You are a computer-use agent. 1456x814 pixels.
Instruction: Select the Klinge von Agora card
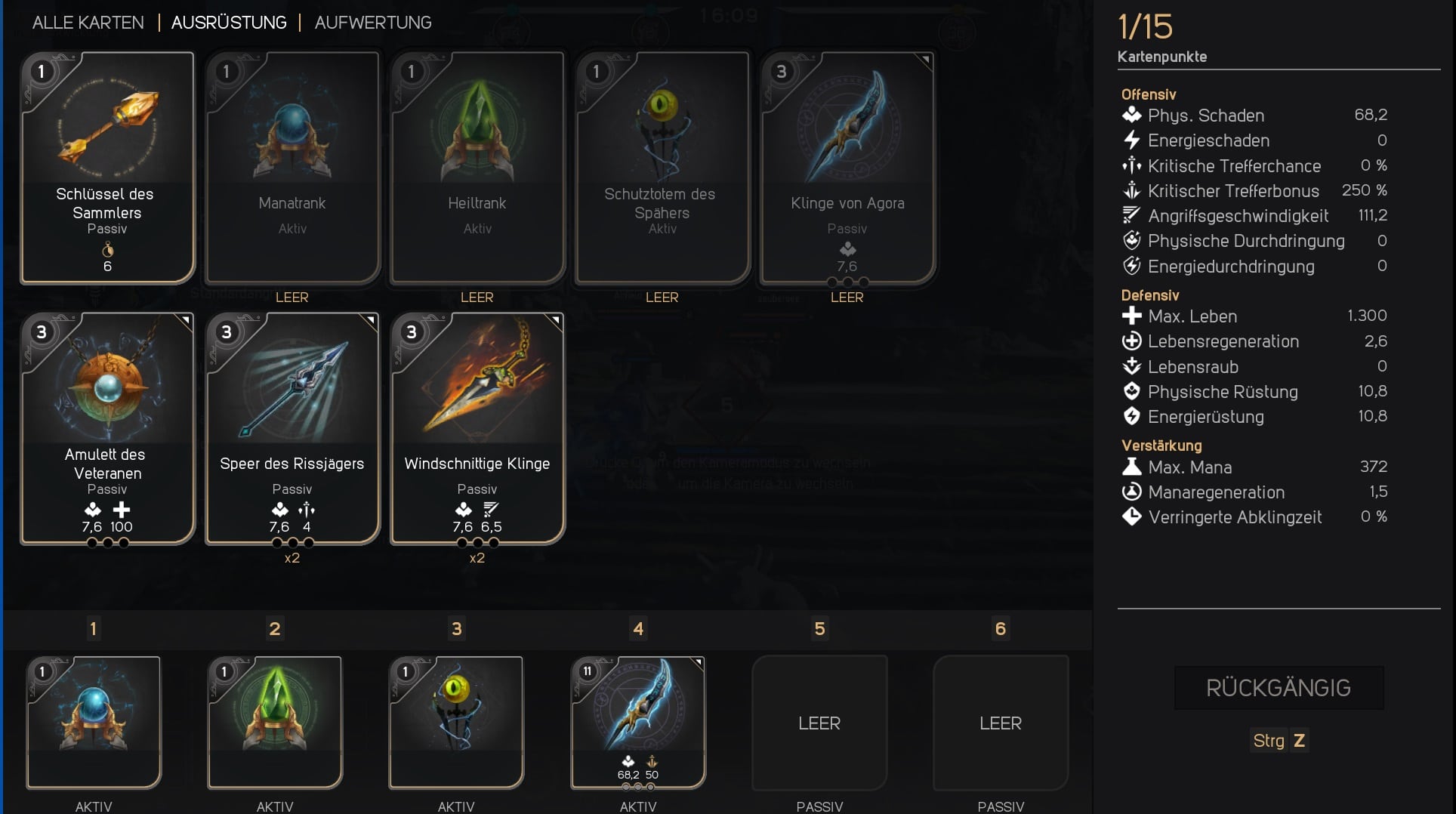(x=847, y=168)
